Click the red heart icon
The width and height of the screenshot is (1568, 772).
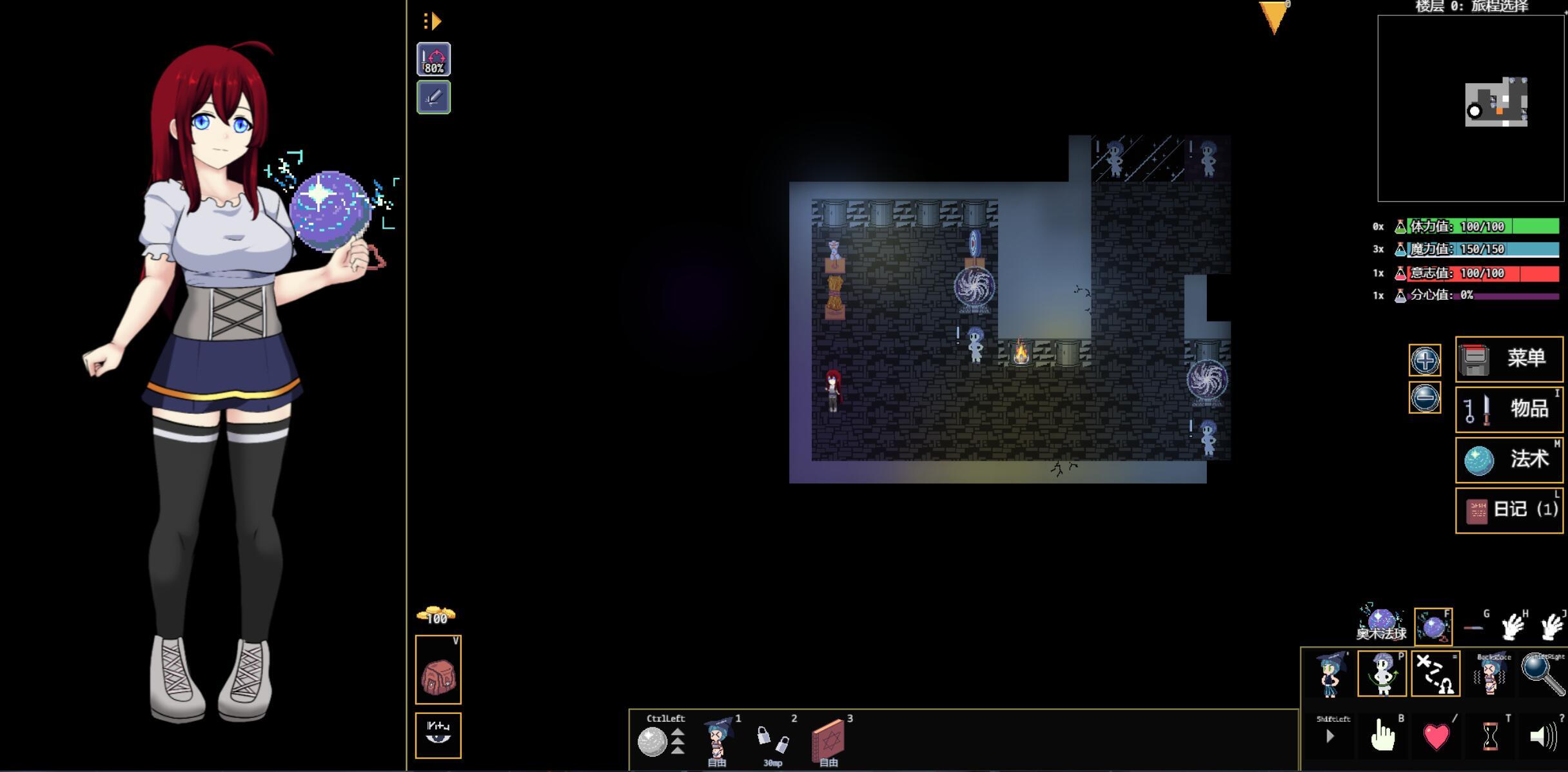pyautogui.click(x=1436, y=736)
